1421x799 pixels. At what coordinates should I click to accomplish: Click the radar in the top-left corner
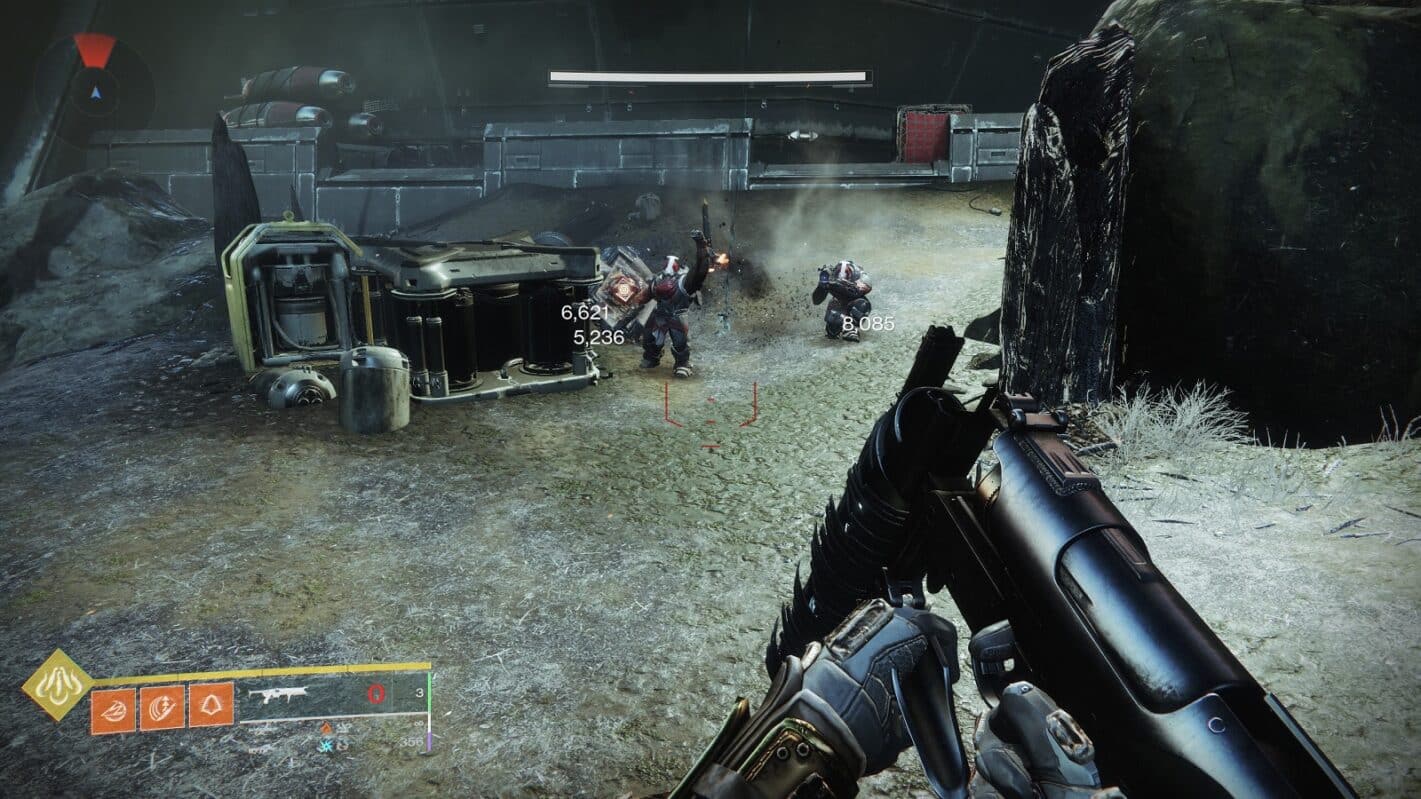95,88
